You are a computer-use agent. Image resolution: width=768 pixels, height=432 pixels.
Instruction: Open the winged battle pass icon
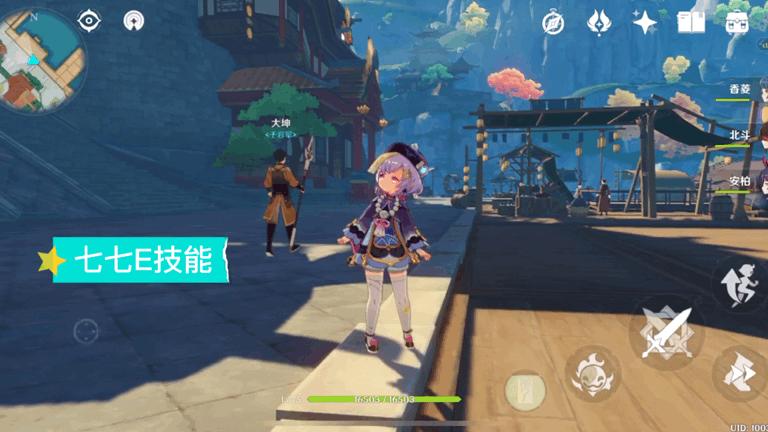point(599,22)
